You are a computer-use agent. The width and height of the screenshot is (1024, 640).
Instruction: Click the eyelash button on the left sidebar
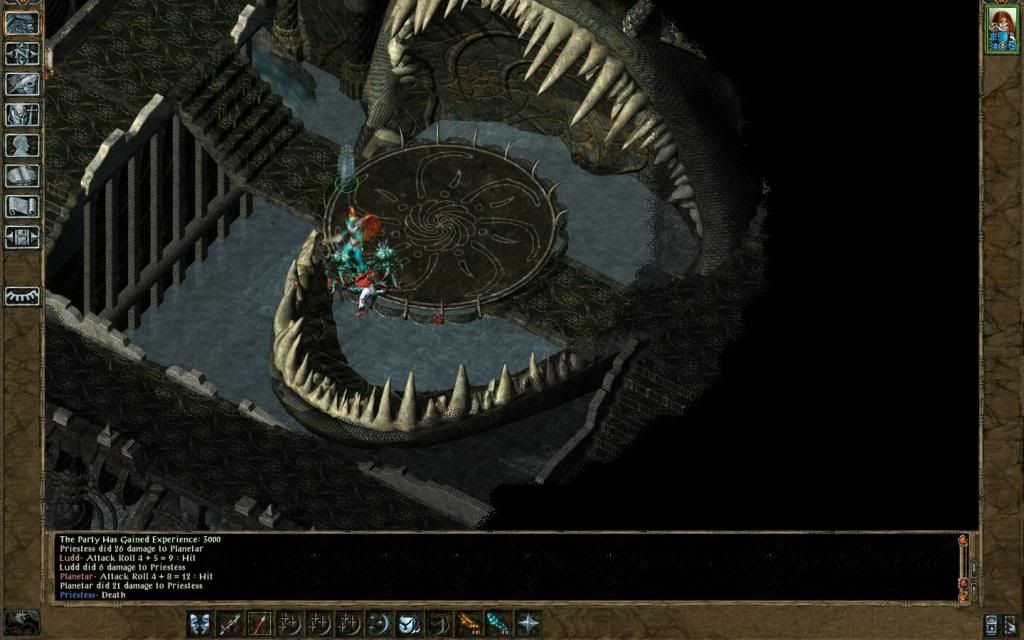22,296
